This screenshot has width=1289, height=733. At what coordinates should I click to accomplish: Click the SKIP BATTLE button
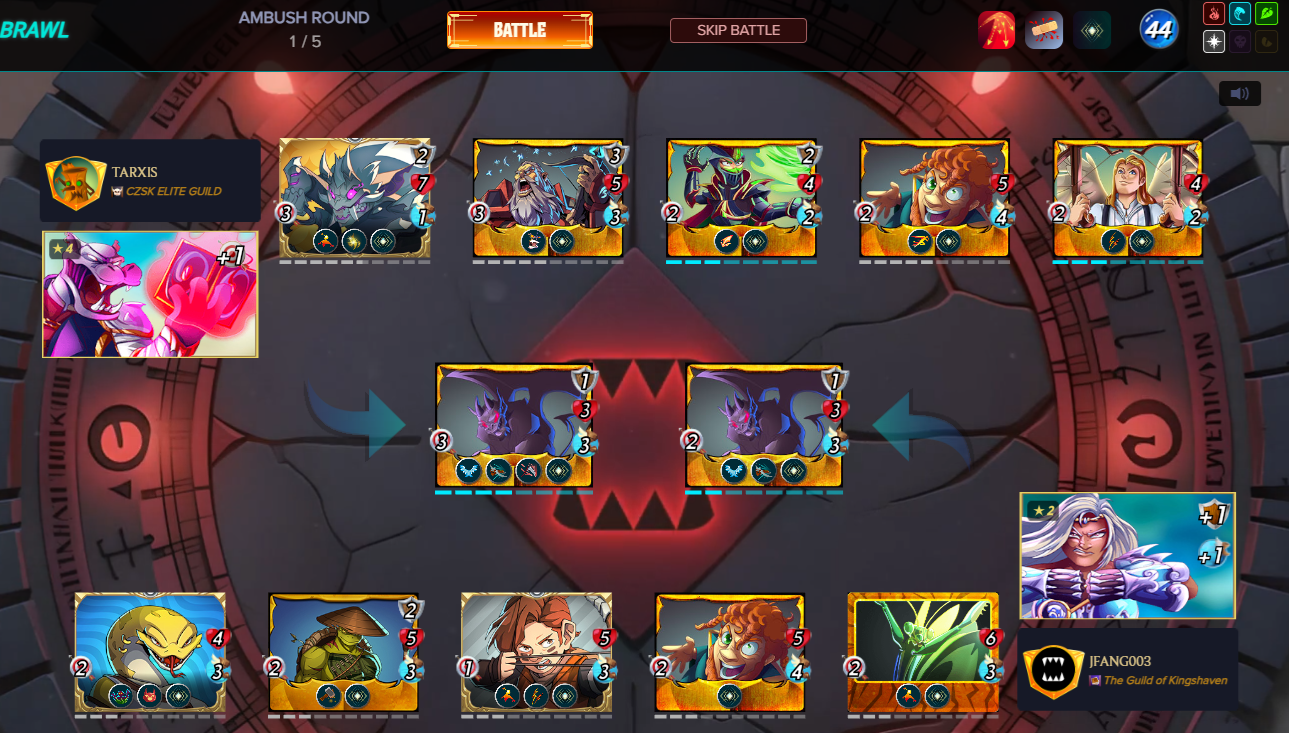(x=739, y=30)
